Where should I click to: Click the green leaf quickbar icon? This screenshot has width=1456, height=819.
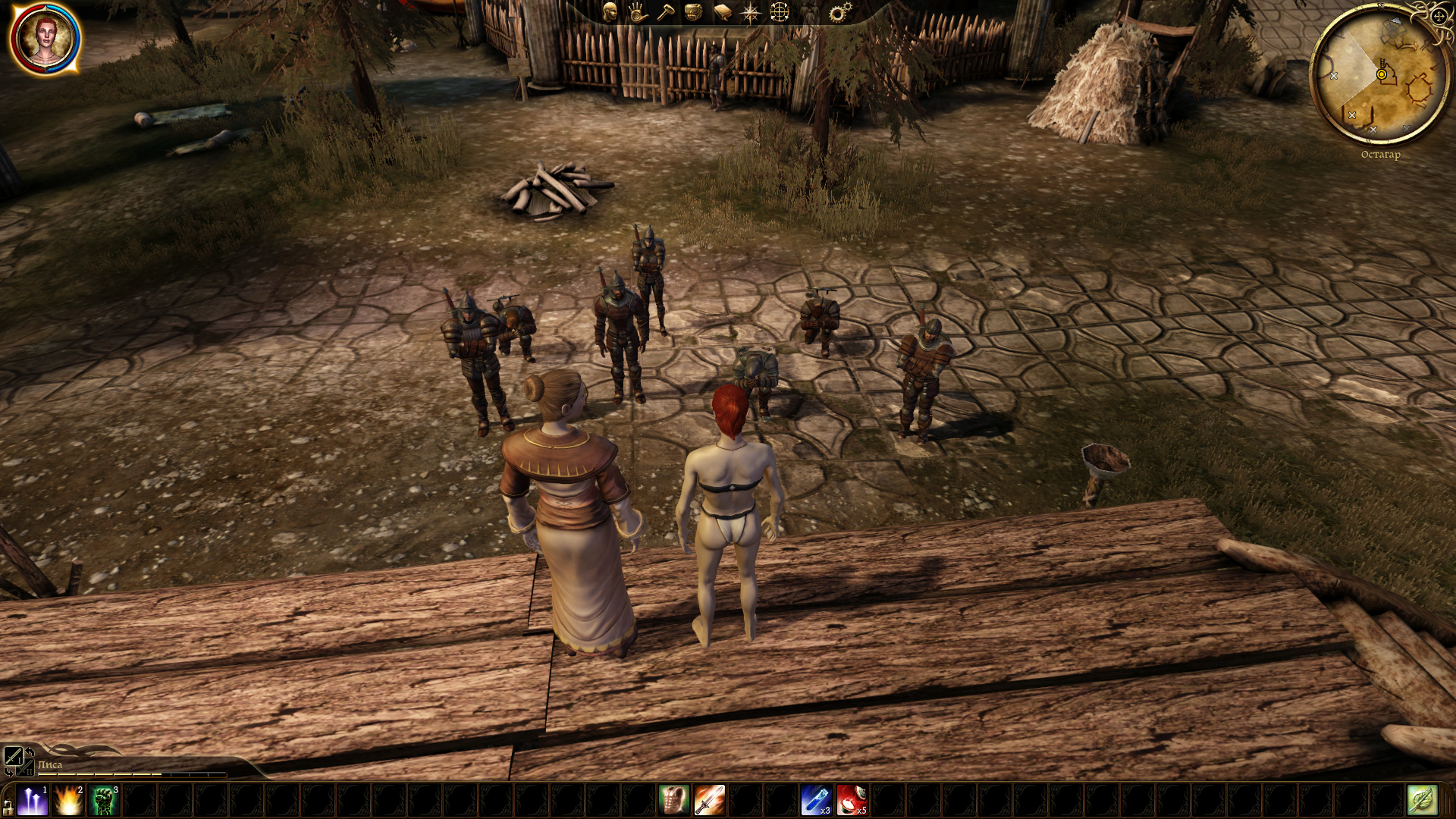1422,801
